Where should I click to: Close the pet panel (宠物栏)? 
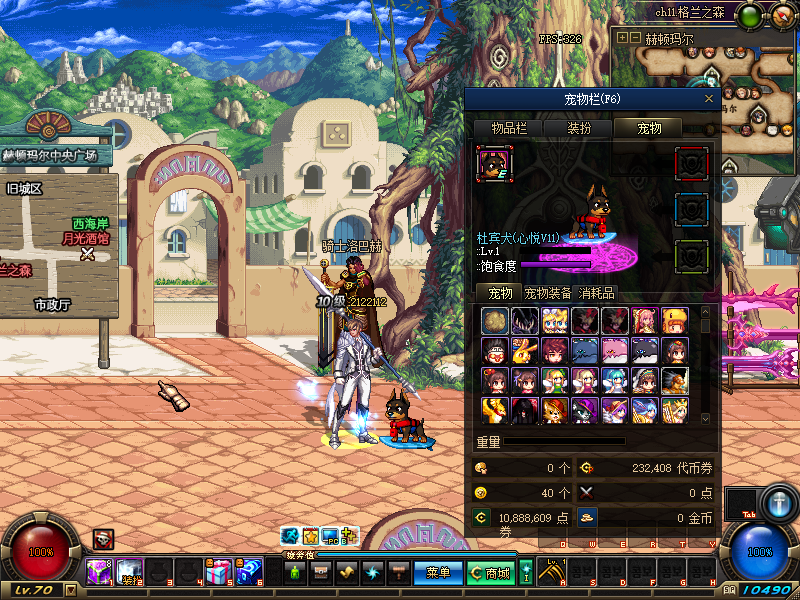tap(709, 99)
